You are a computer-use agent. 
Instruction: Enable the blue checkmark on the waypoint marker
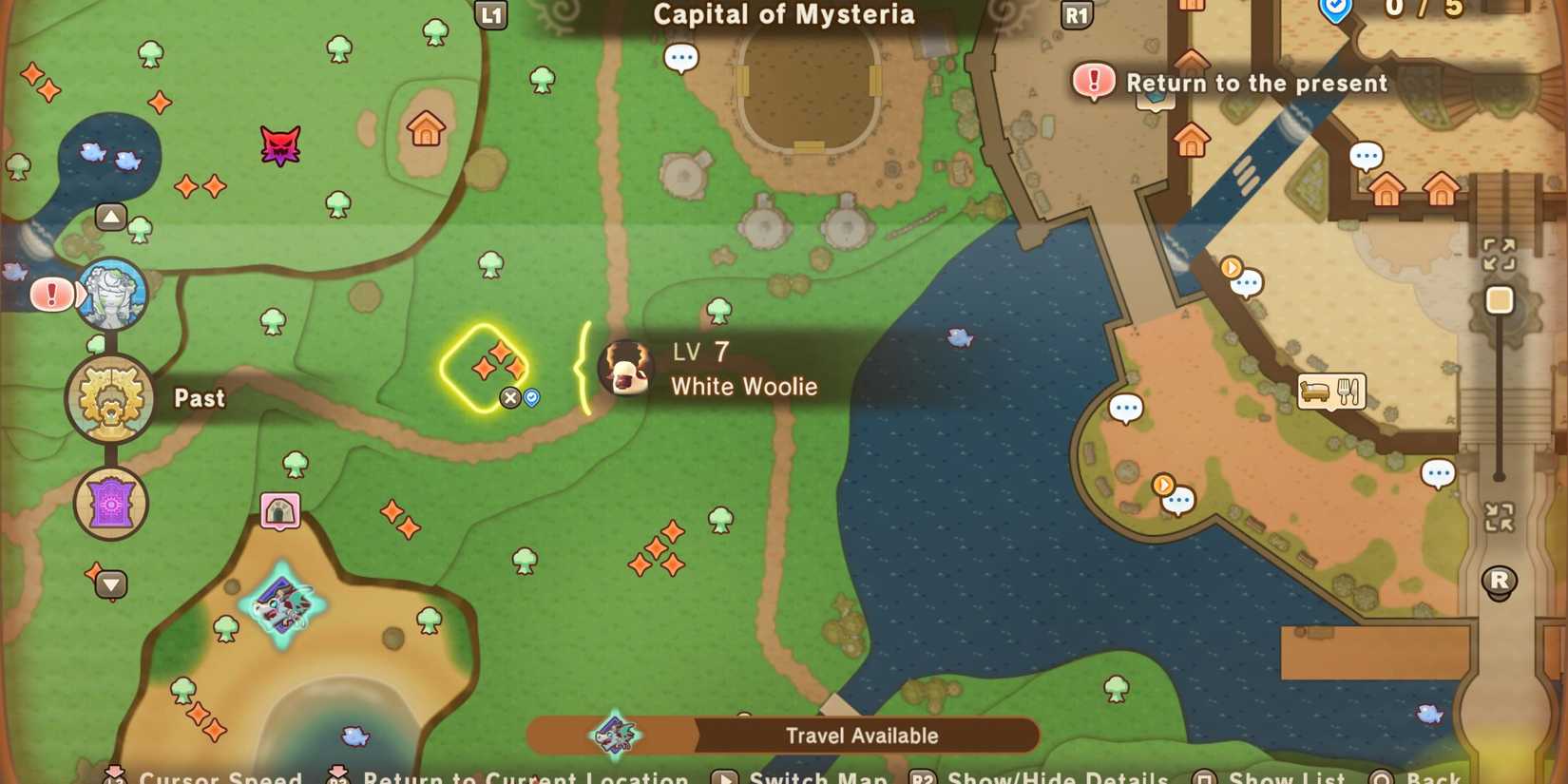pyautogui.click(x=530, y=397)
